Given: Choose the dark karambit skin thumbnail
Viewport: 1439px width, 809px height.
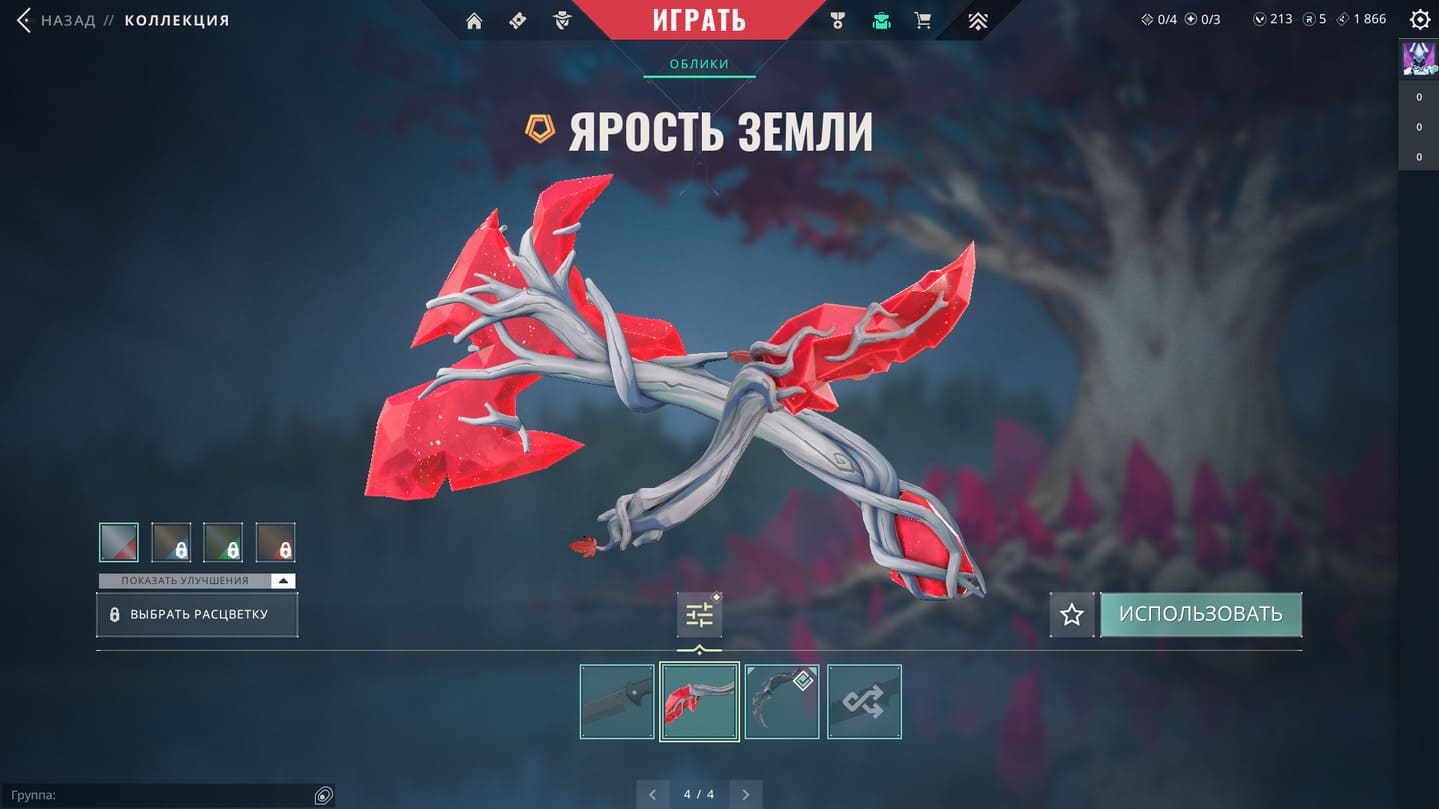Looking at the screenshot, I should (x=781, y=702).
